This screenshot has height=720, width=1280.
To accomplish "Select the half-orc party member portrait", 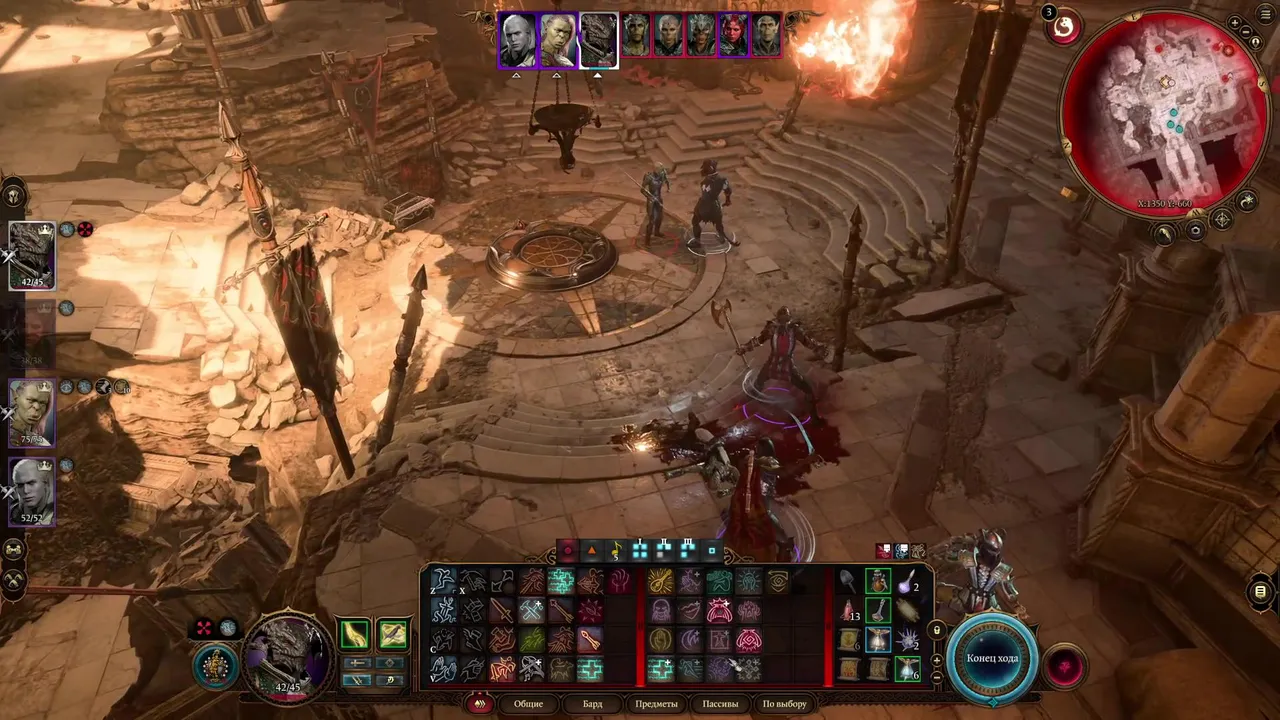I will click(32, 412).
